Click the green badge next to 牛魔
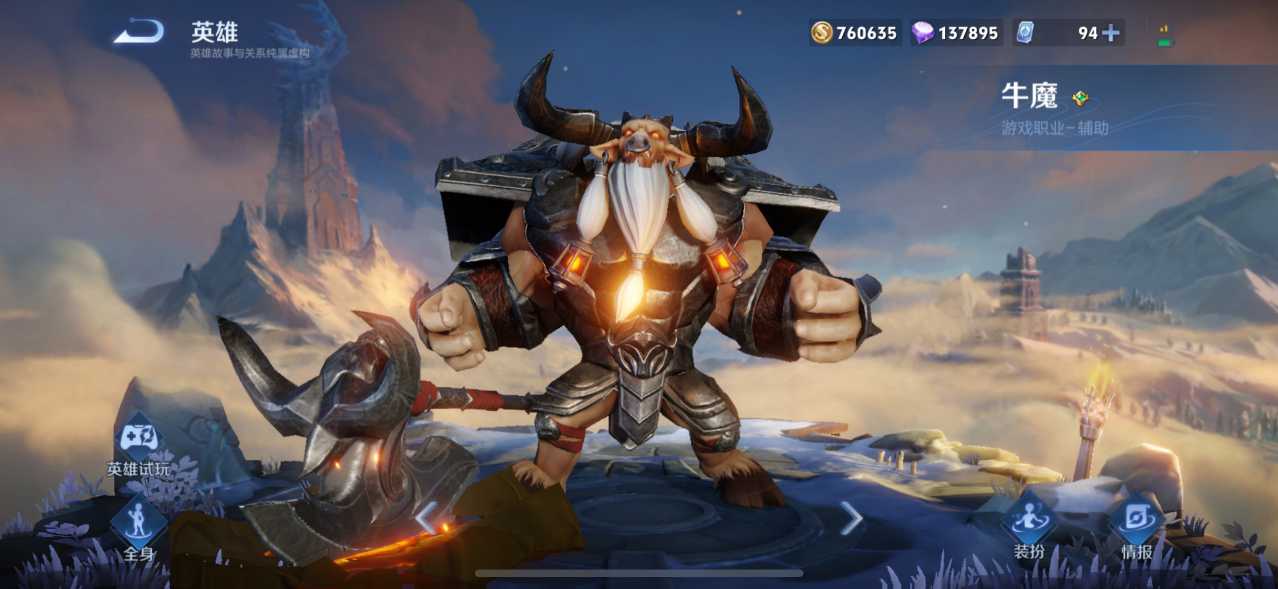The image size is (1278, 589). click(1080, 98)
